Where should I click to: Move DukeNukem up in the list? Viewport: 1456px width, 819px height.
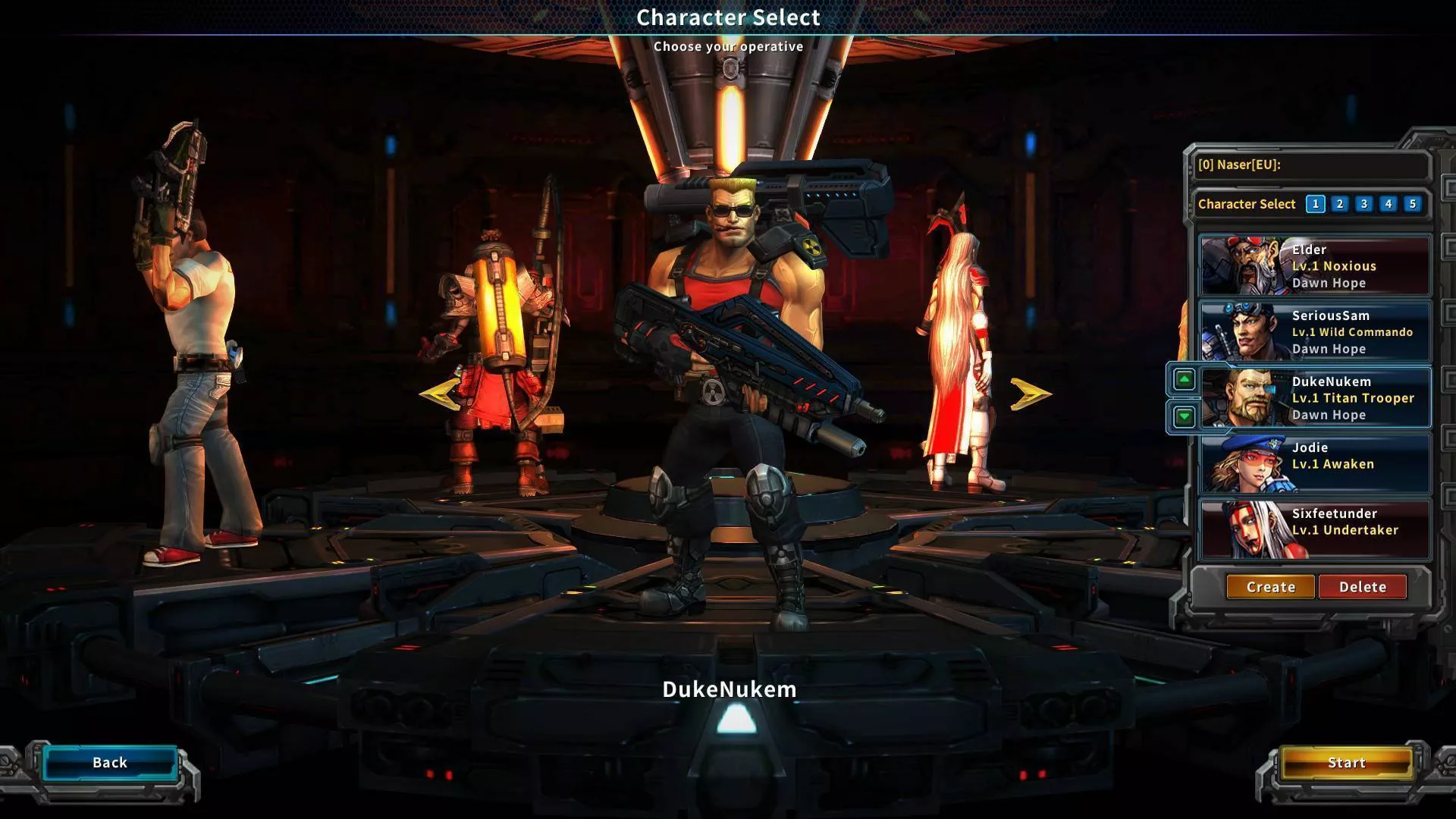click(1184, 379)
